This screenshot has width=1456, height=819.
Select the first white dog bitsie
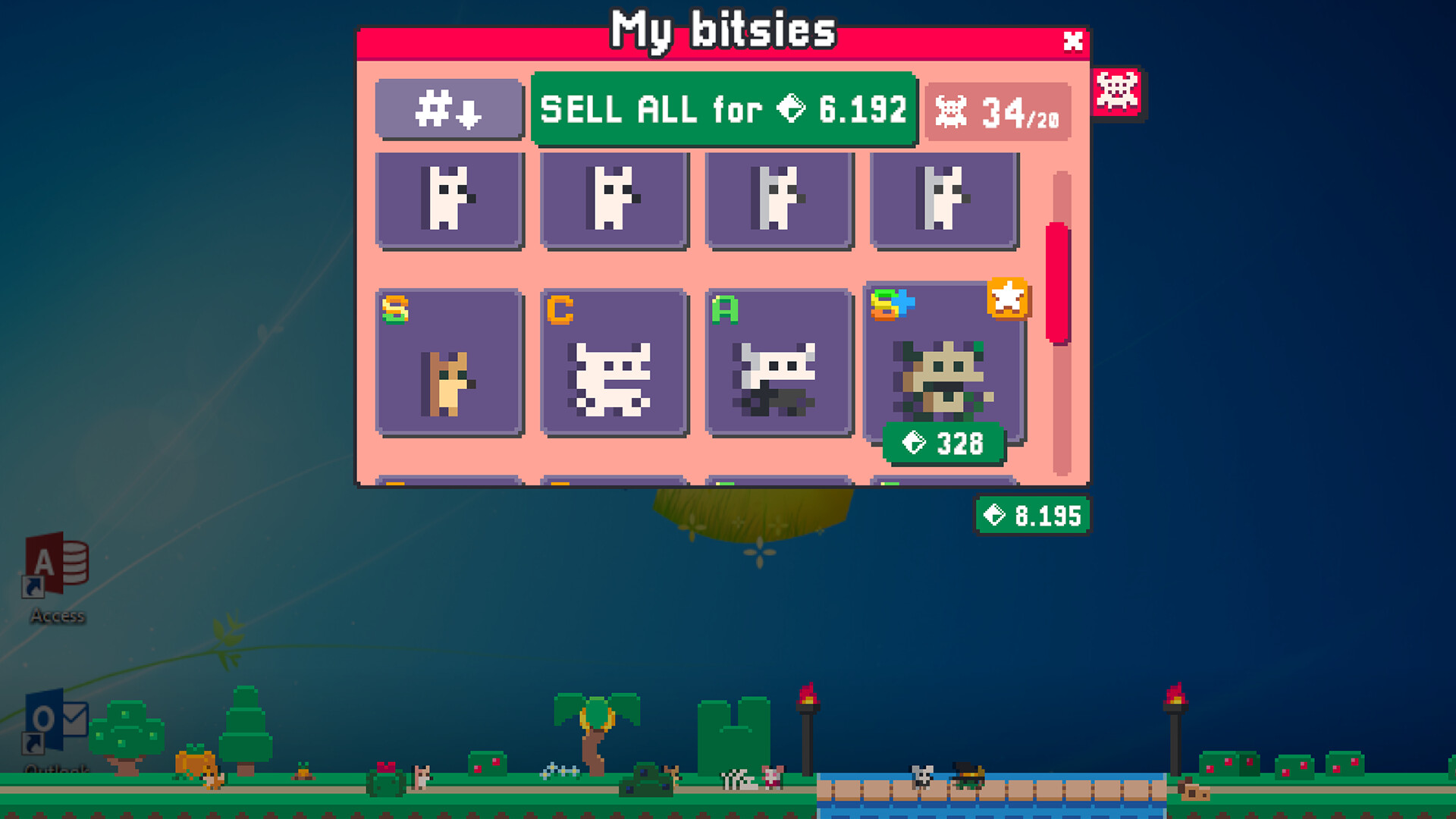[450, 199]
